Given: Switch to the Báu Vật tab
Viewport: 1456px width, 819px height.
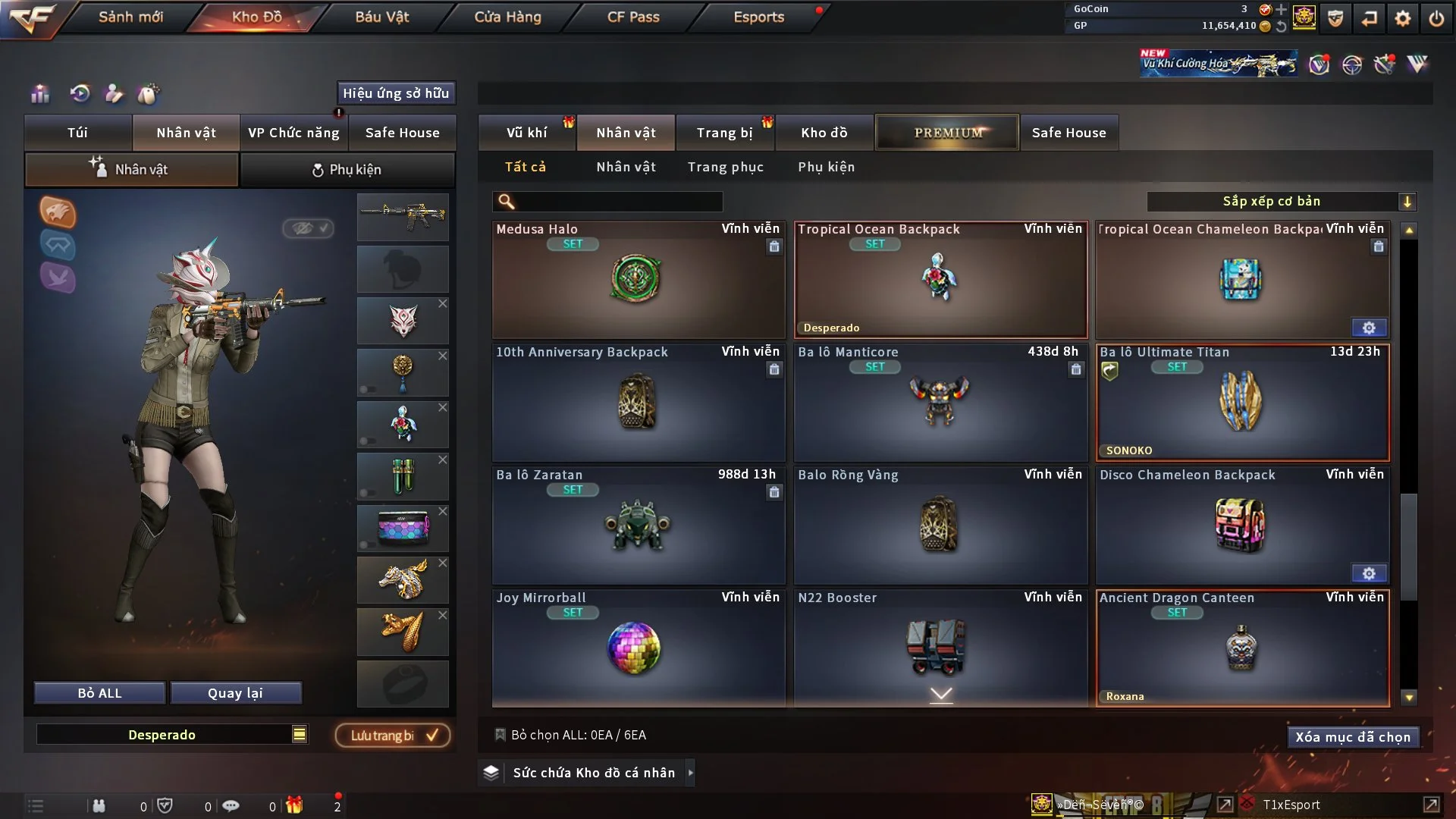Looking at the screenshot, I should click(381, 17).
